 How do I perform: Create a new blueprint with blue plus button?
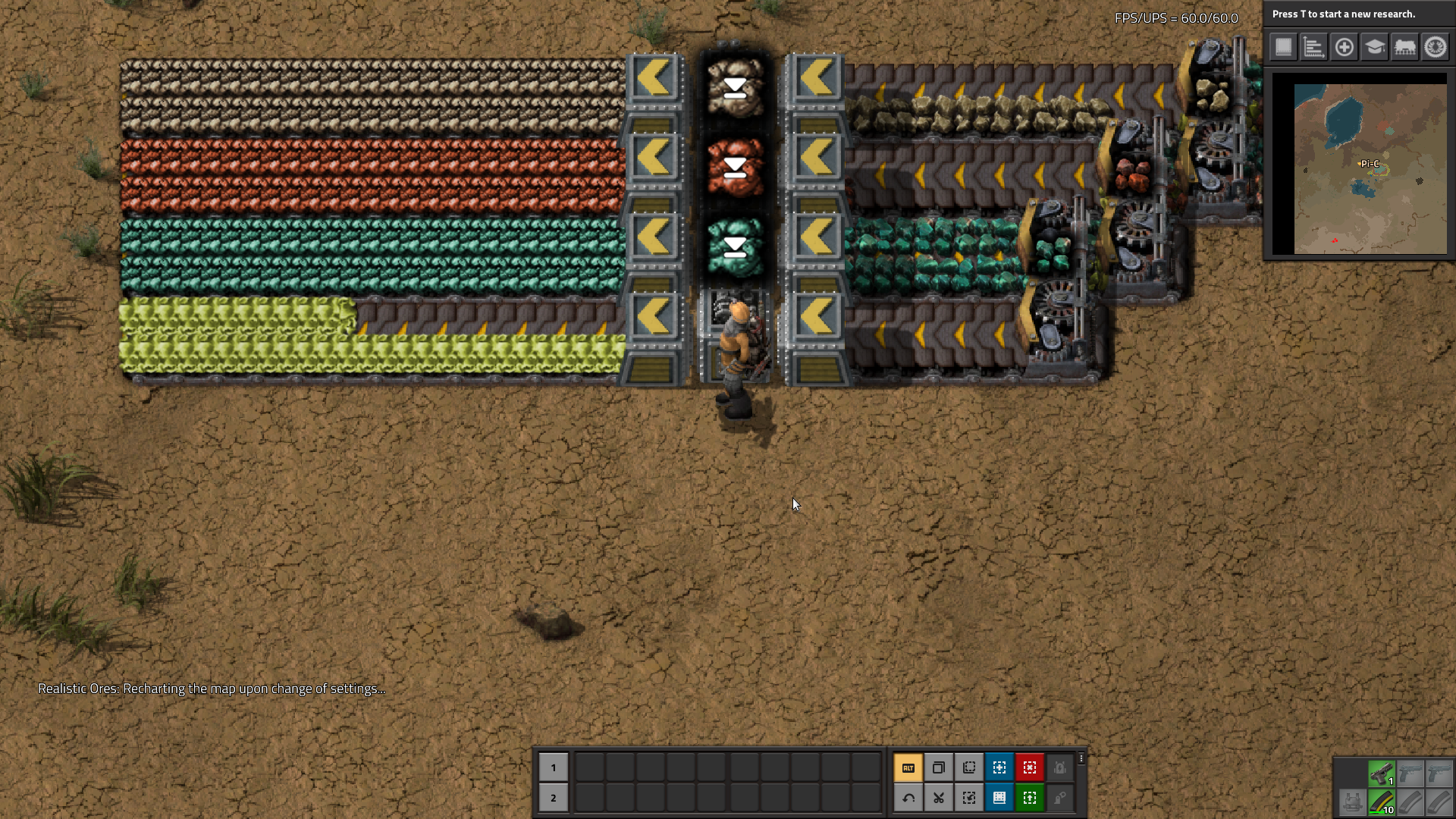pyautogui.click(x=999, y=767)
